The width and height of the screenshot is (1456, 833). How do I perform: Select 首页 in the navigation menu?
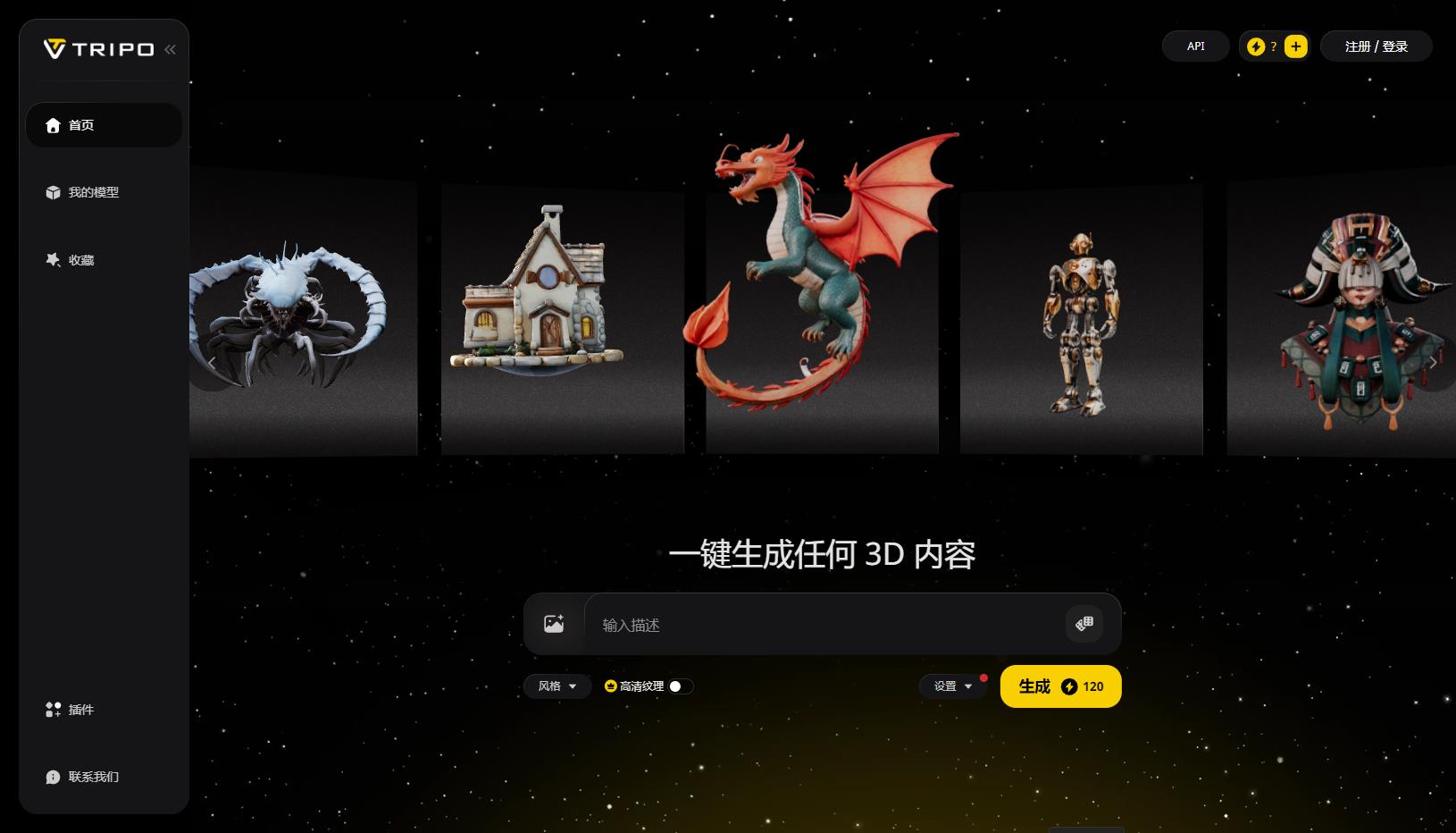pyautogui.click(x=81, y=125)
